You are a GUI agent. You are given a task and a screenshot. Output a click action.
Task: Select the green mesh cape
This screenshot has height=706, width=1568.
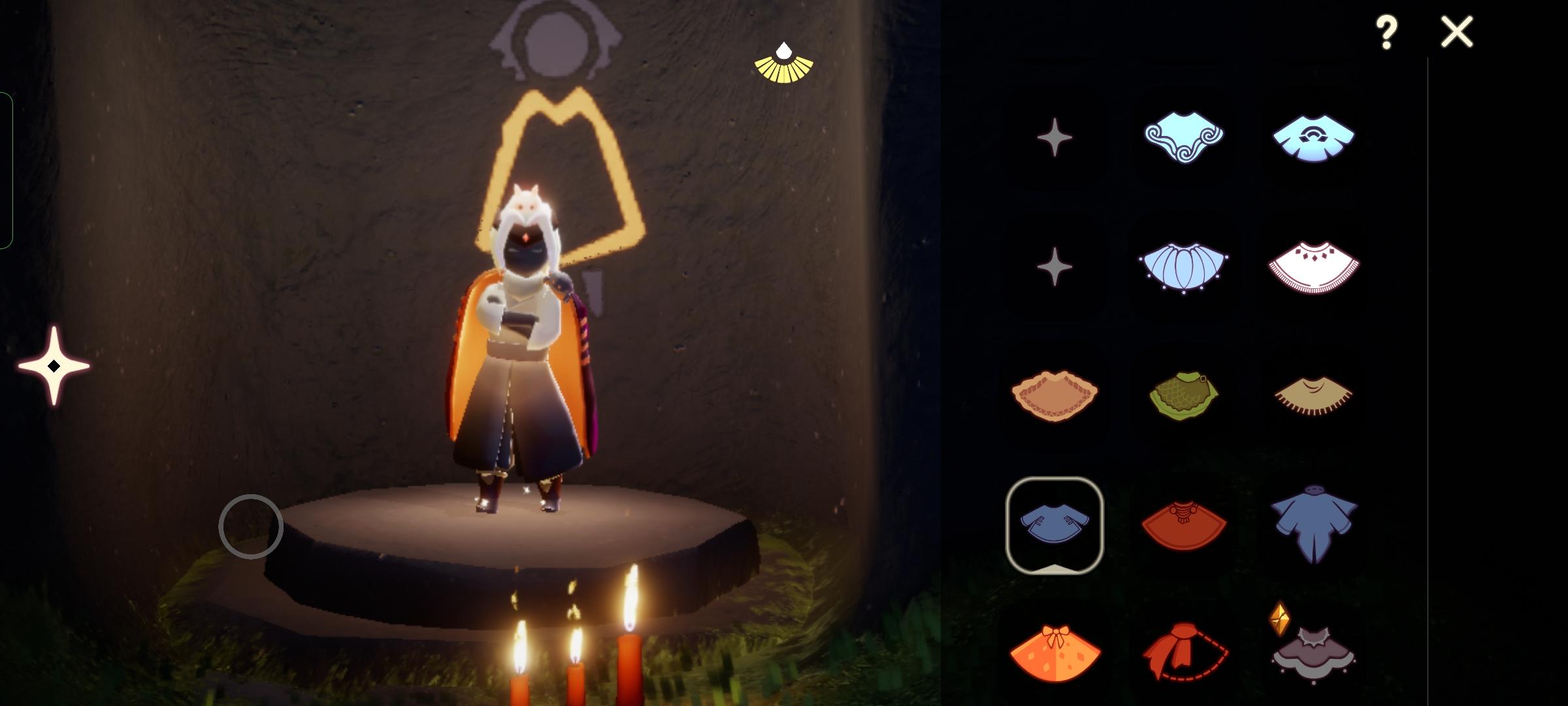1184,395
